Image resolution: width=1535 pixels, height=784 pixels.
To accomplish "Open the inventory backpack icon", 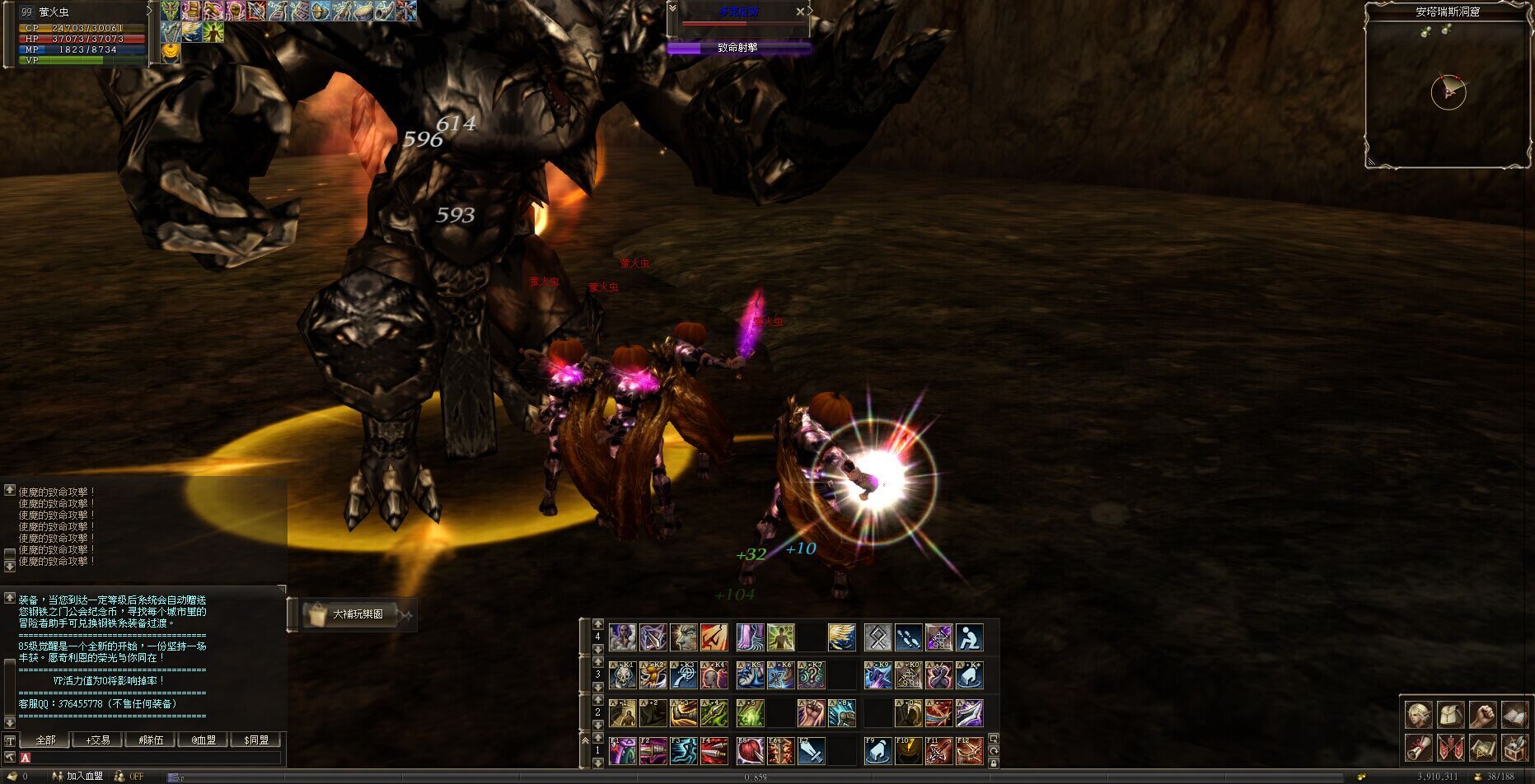I will click(x=1451, y=715).
